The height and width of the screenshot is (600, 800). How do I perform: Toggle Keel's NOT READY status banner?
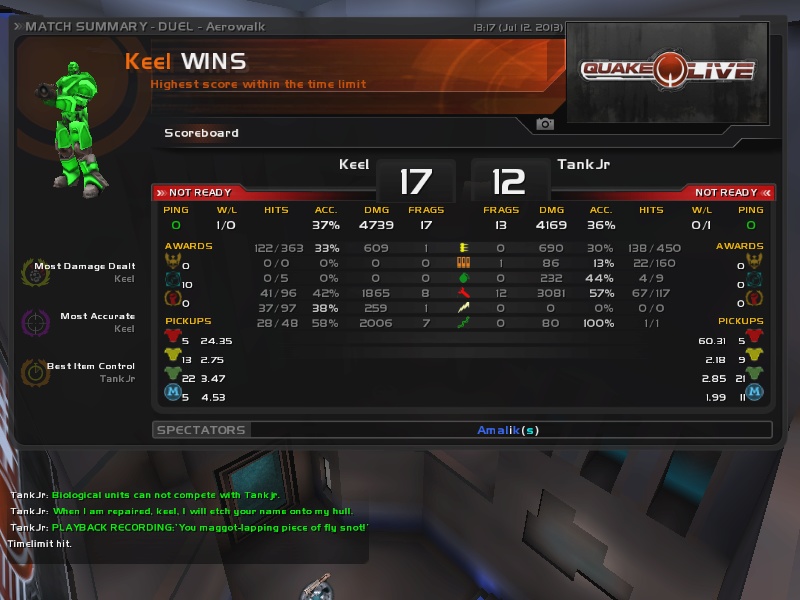[x=200, y=192]
